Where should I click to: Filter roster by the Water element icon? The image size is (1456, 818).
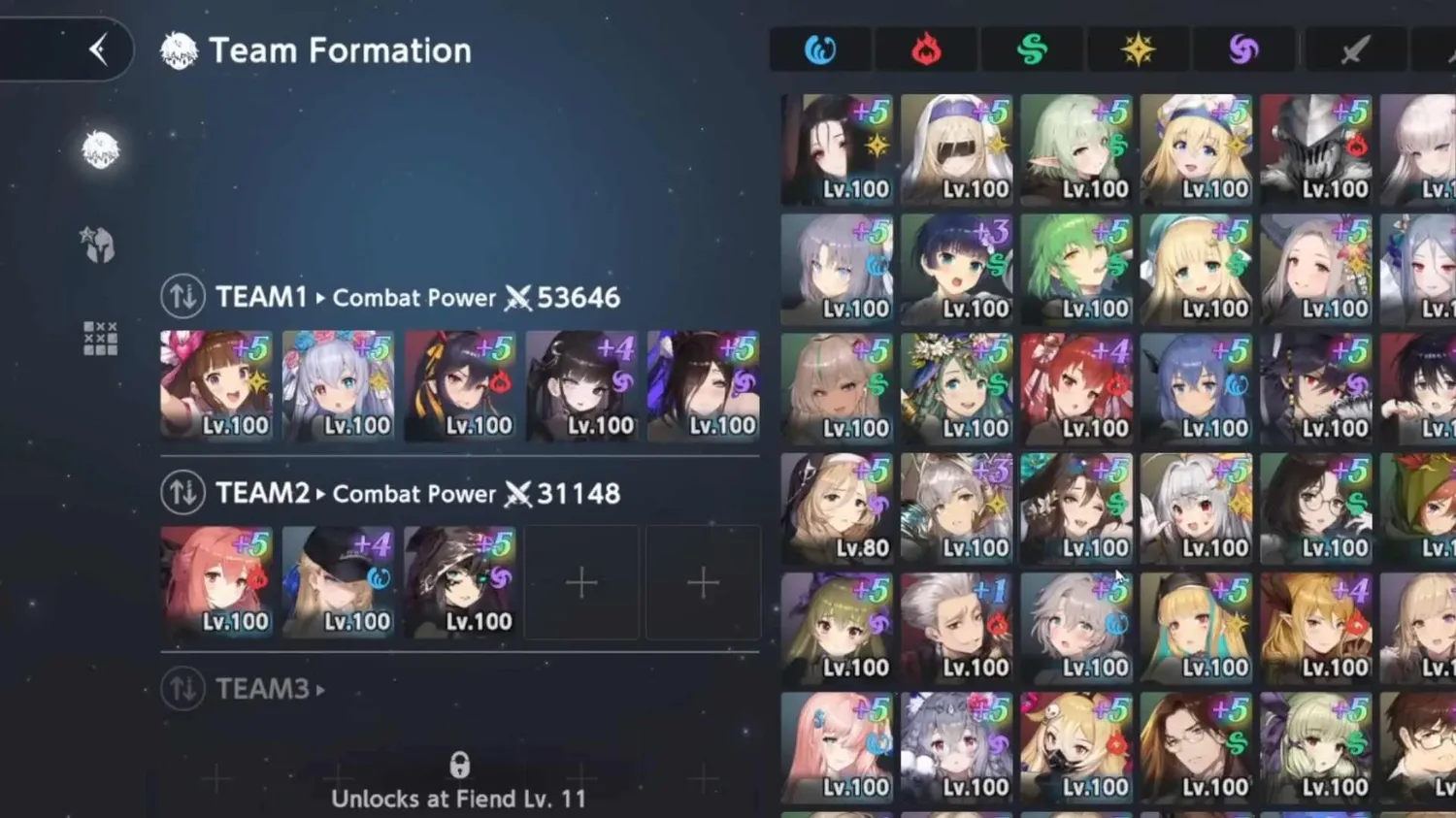(x=821, y=49)
